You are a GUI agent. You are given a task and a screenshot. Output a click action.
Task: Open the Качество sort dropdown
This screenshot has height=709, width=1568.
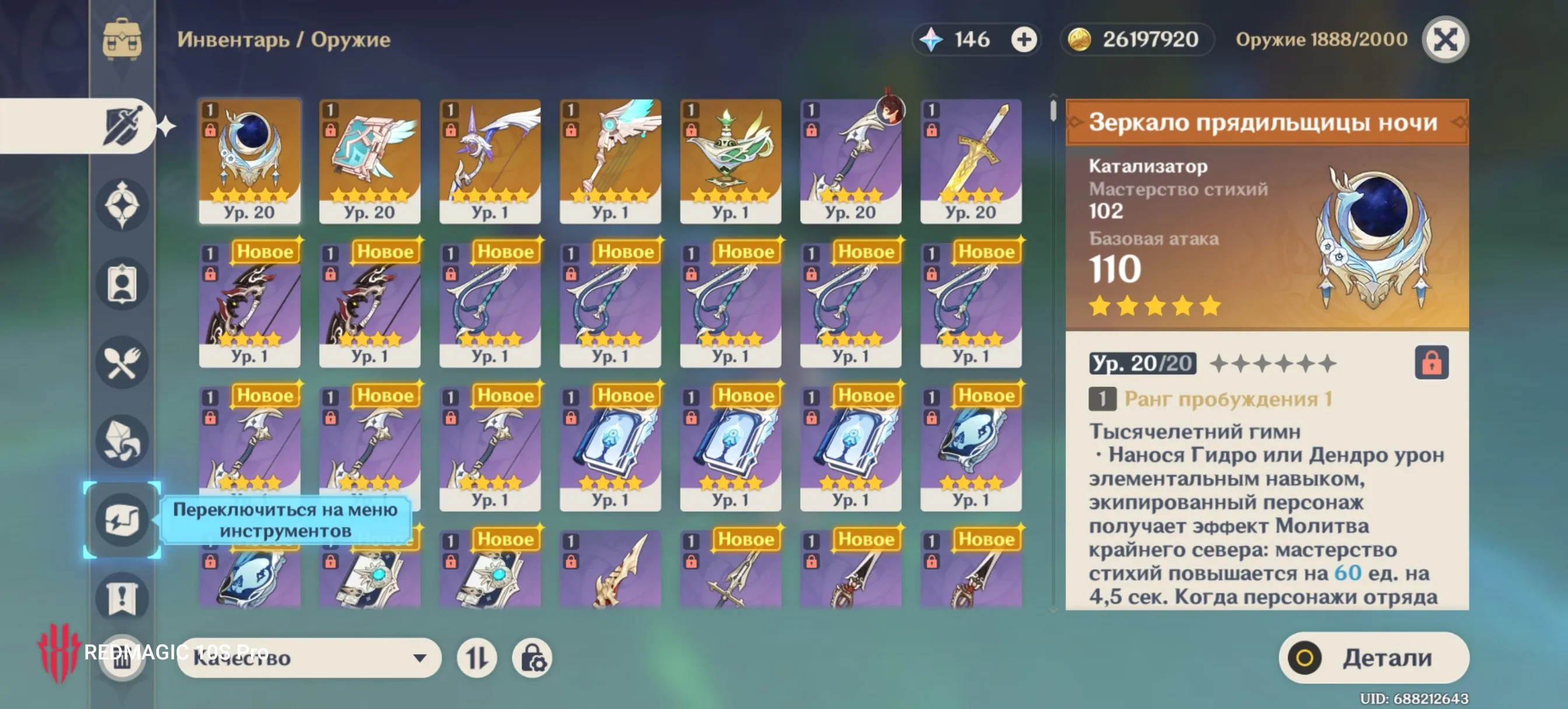[309, 657]
